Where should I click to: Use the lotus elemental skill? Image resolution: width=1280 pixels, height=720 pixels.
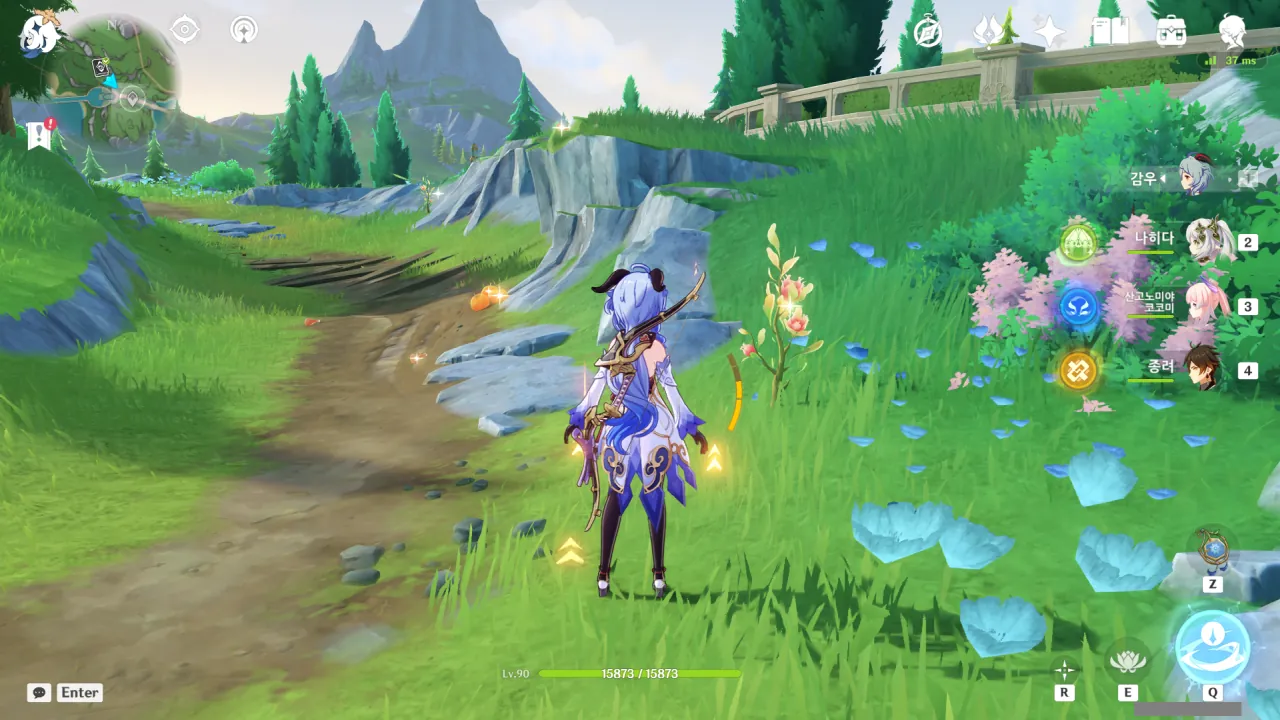[1127, 662]
